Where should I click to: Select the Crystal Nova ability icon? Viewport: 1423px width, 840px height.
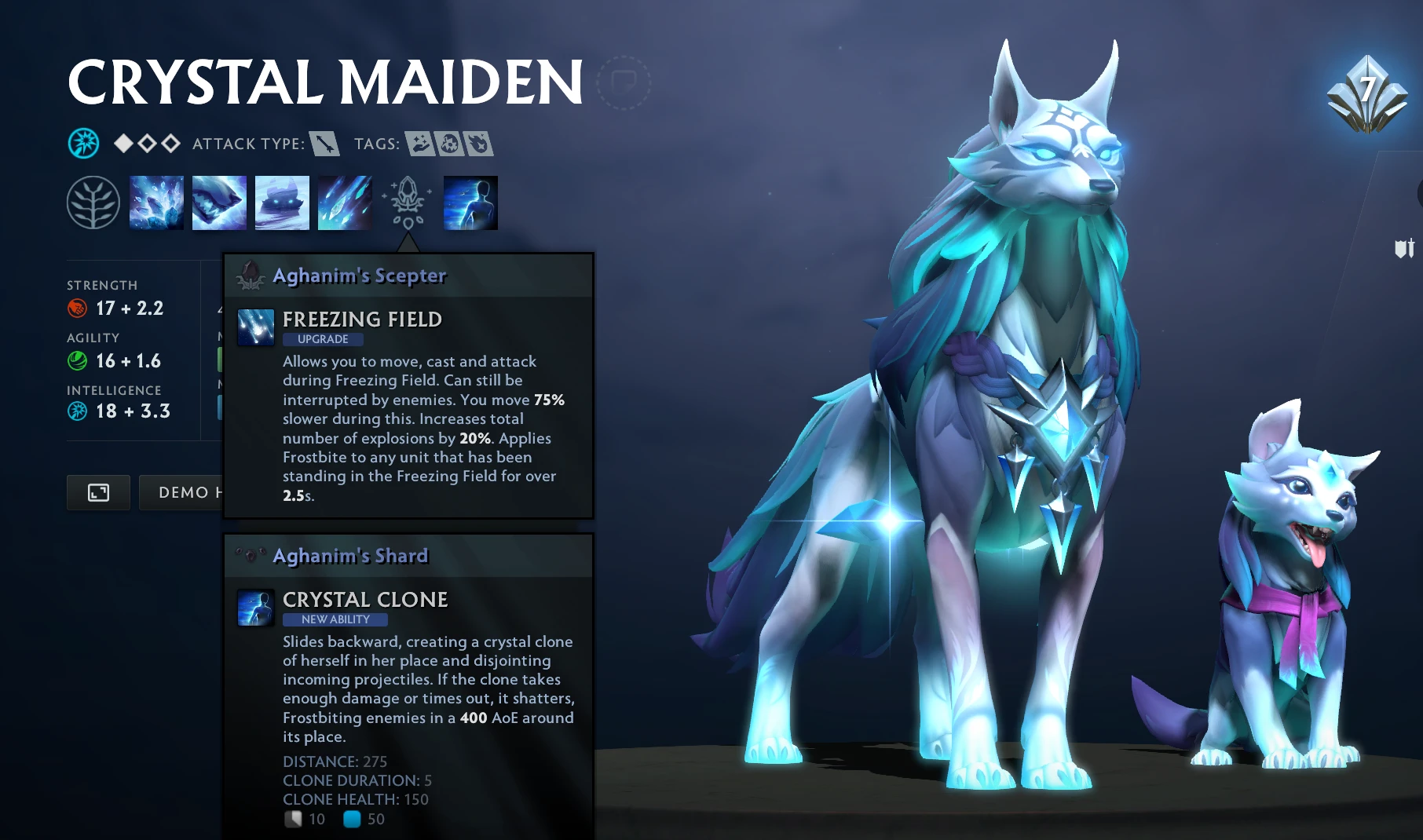coord(156,203)
